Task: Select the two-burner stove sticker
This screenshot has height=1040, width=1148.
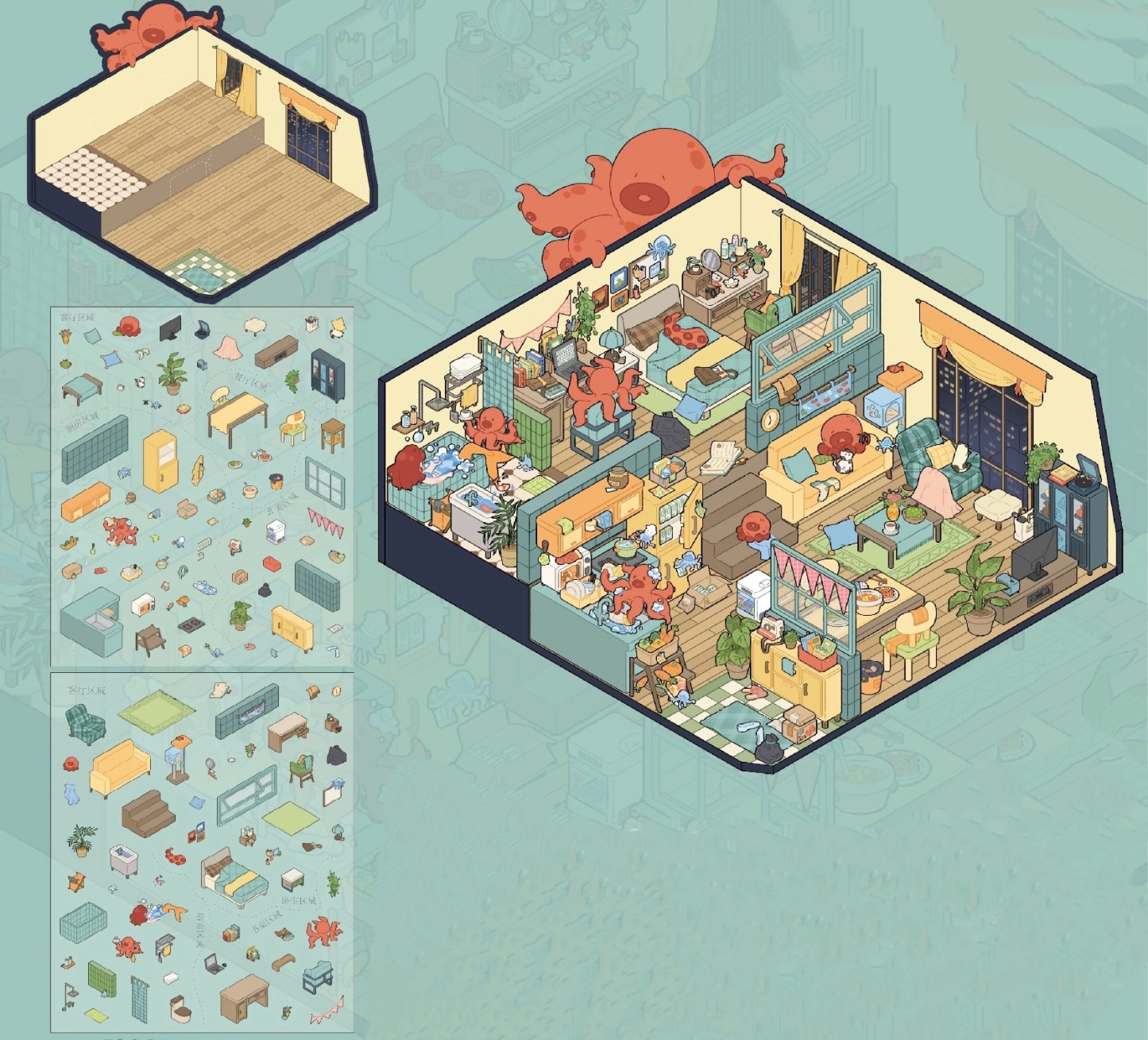Action: [191, 624]
